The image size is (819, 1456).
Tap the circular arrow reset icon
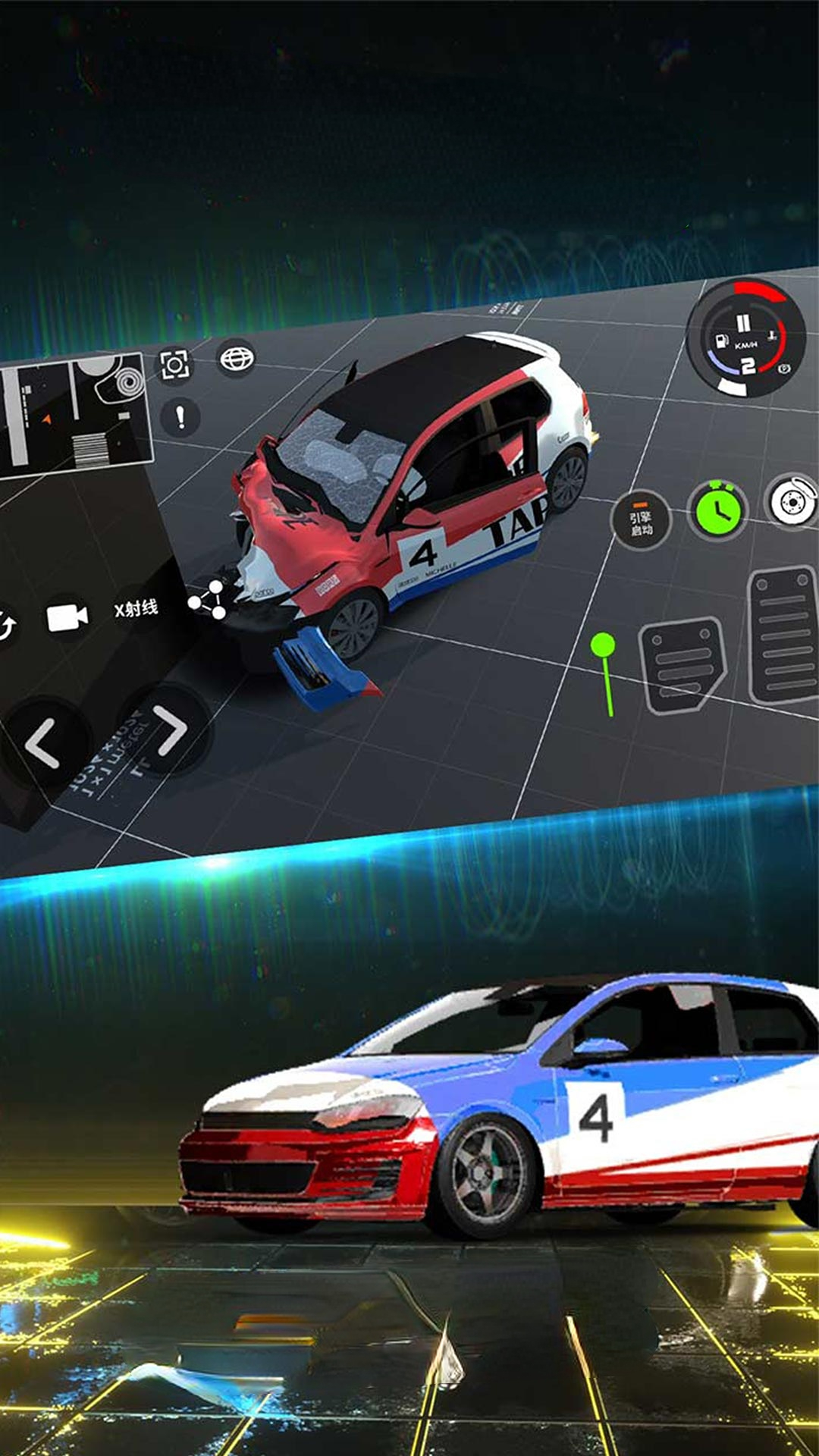[x=6, y=626]
